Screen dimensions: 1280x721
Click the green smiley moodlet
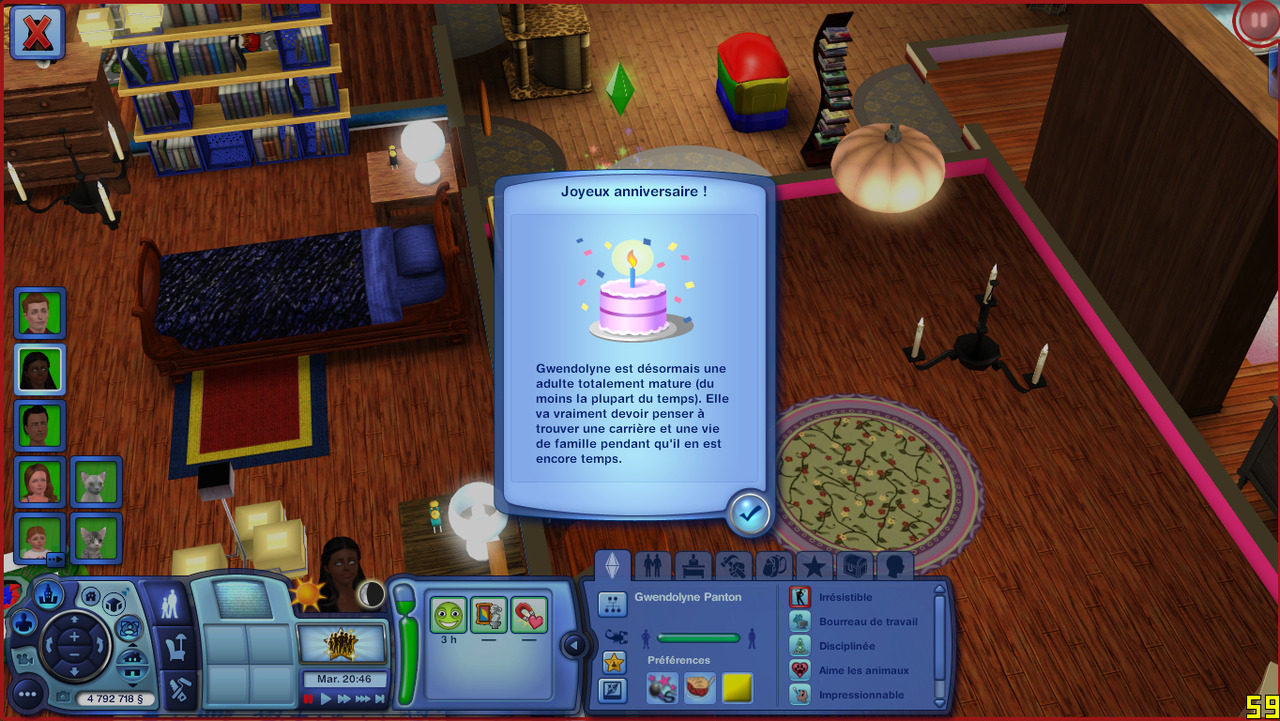449,614
